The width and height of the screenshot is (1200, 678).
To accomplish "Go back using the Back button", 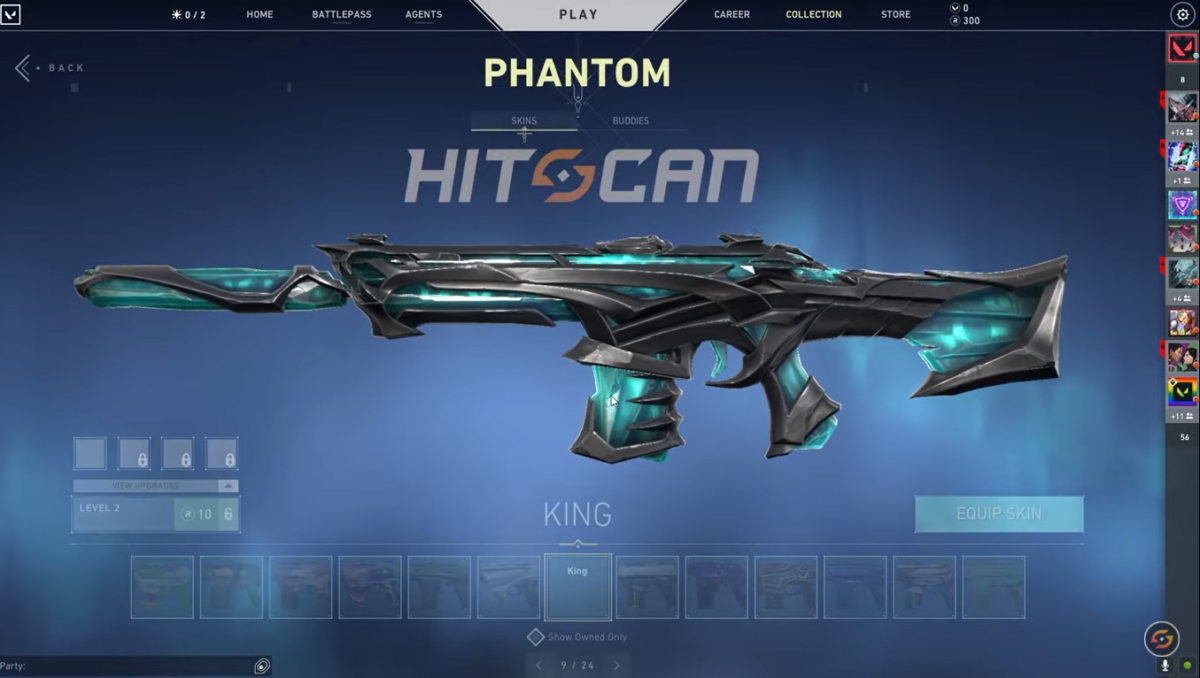I will point(50,68).
